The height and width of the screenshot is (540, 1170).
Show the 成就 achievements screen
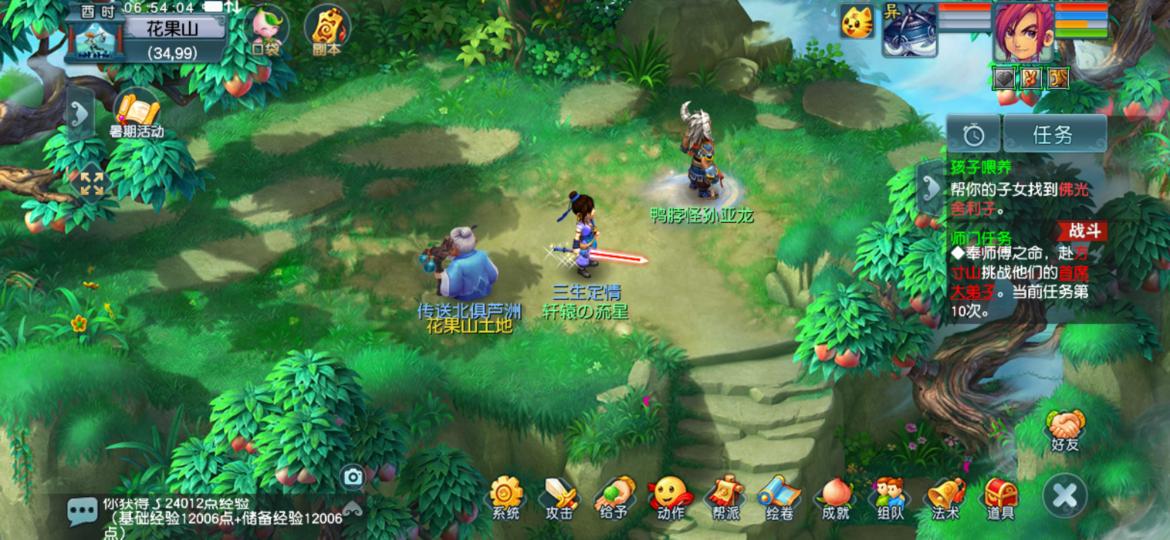(834, 495)
